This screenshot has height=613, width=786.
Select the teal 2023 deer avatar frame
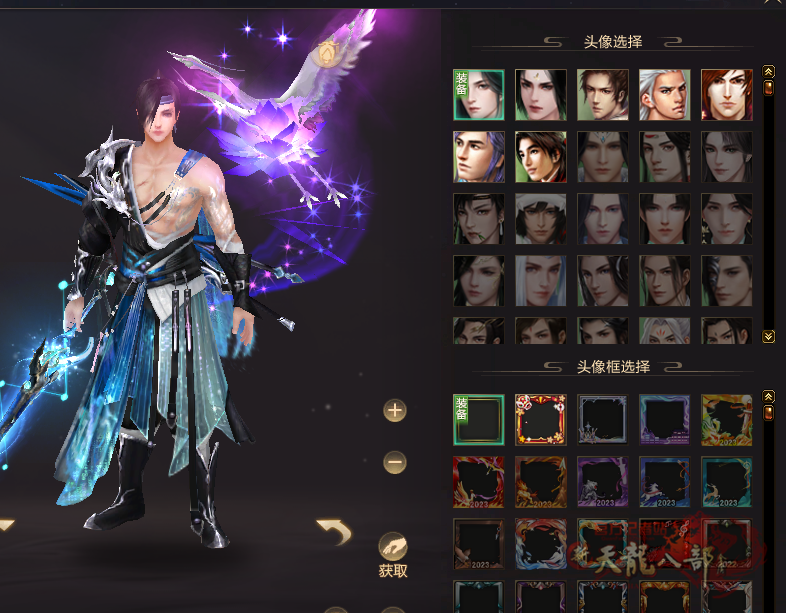(727, 481)
